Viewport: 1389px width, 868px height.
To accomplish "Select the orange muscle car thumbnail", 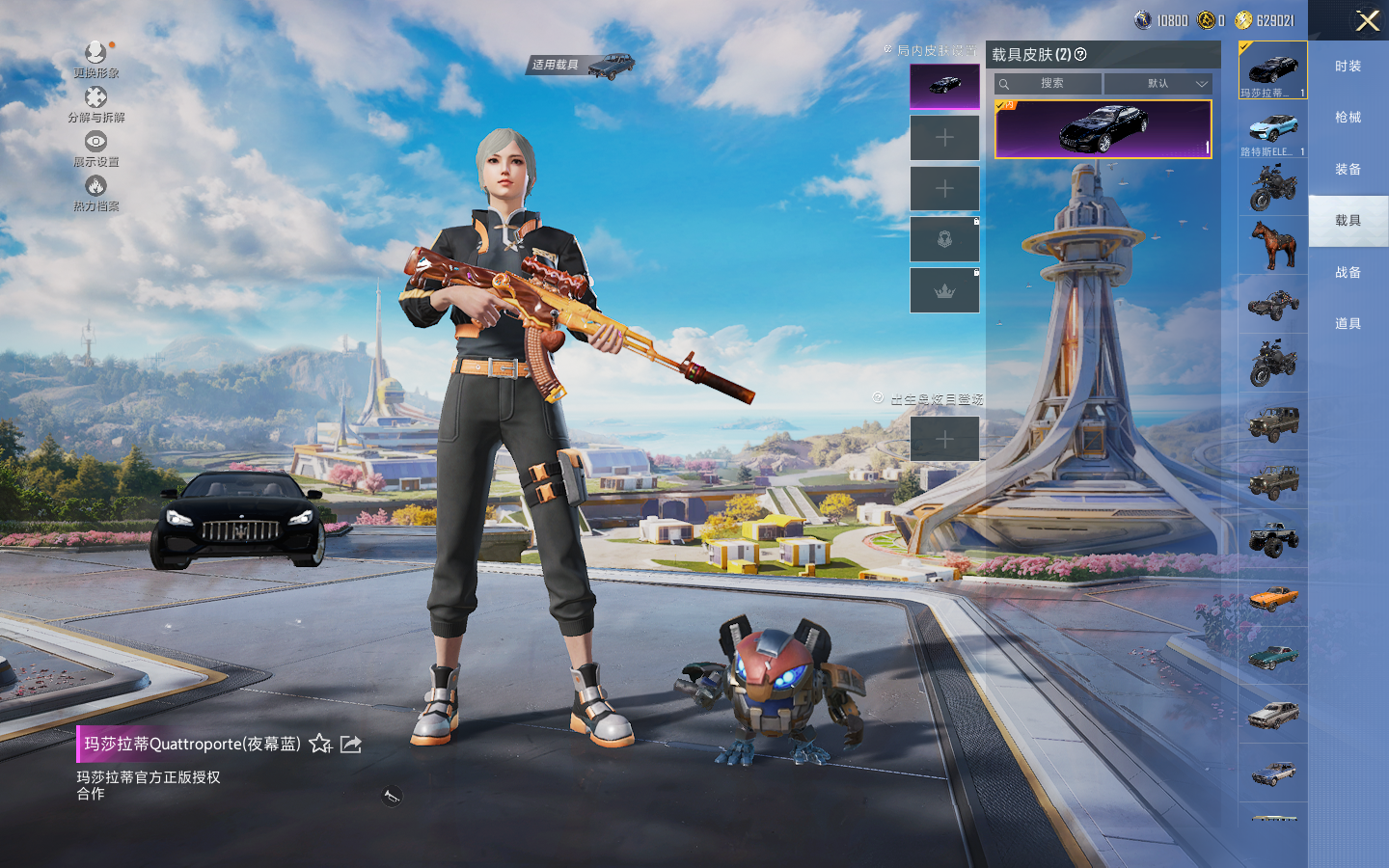I will click(x=1272, y=599).
